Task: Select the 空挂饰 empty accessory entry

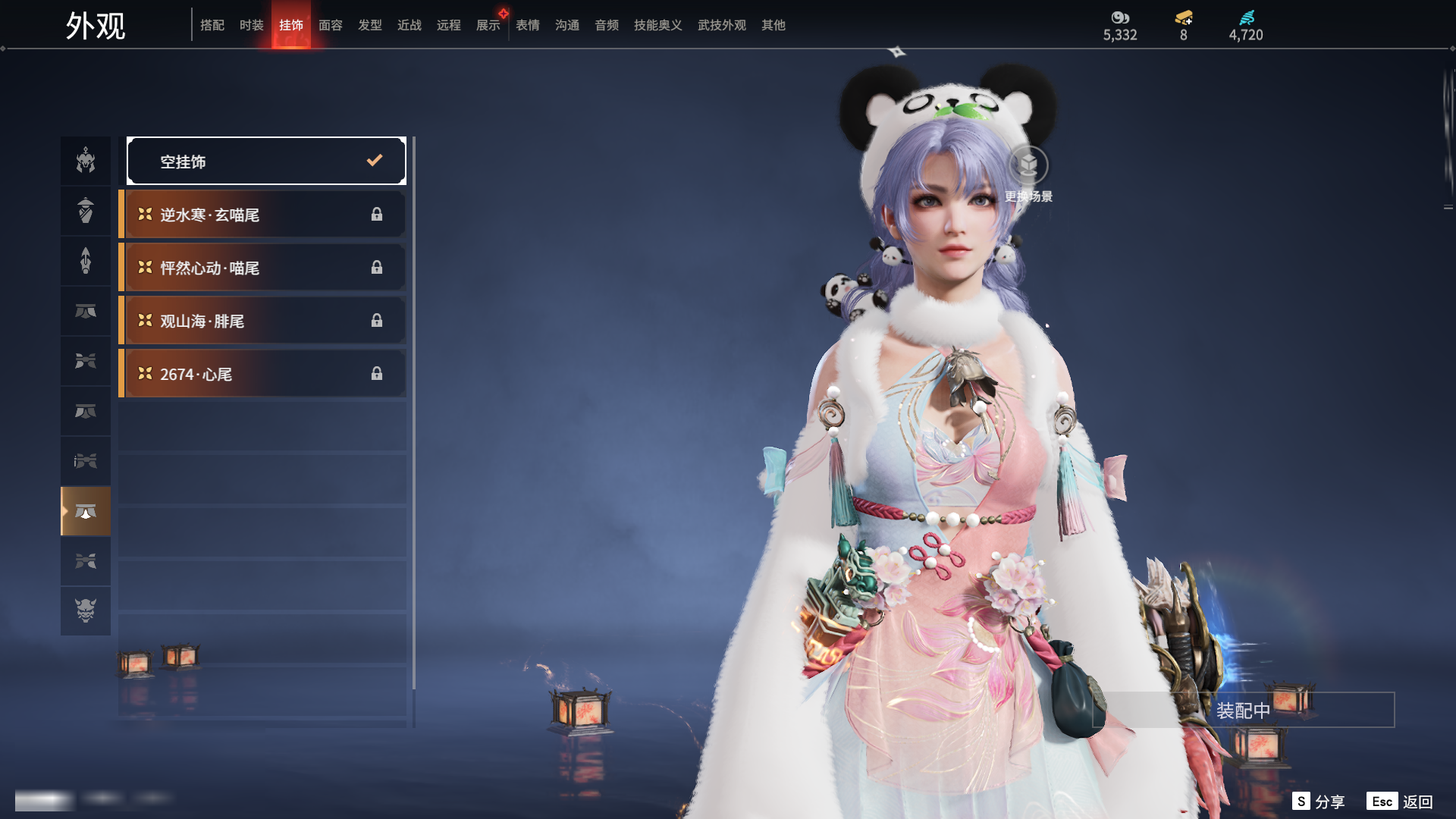Action: [266, 161]
